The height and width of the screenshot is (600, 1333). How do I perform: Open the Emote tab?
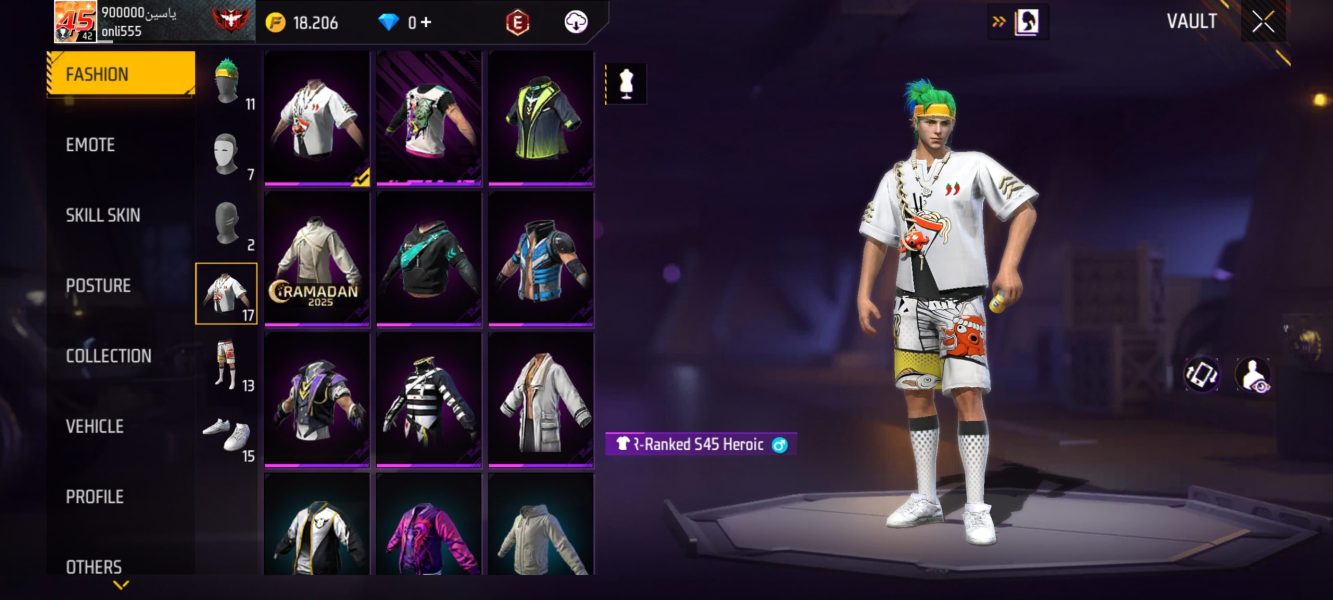point(91,145)
